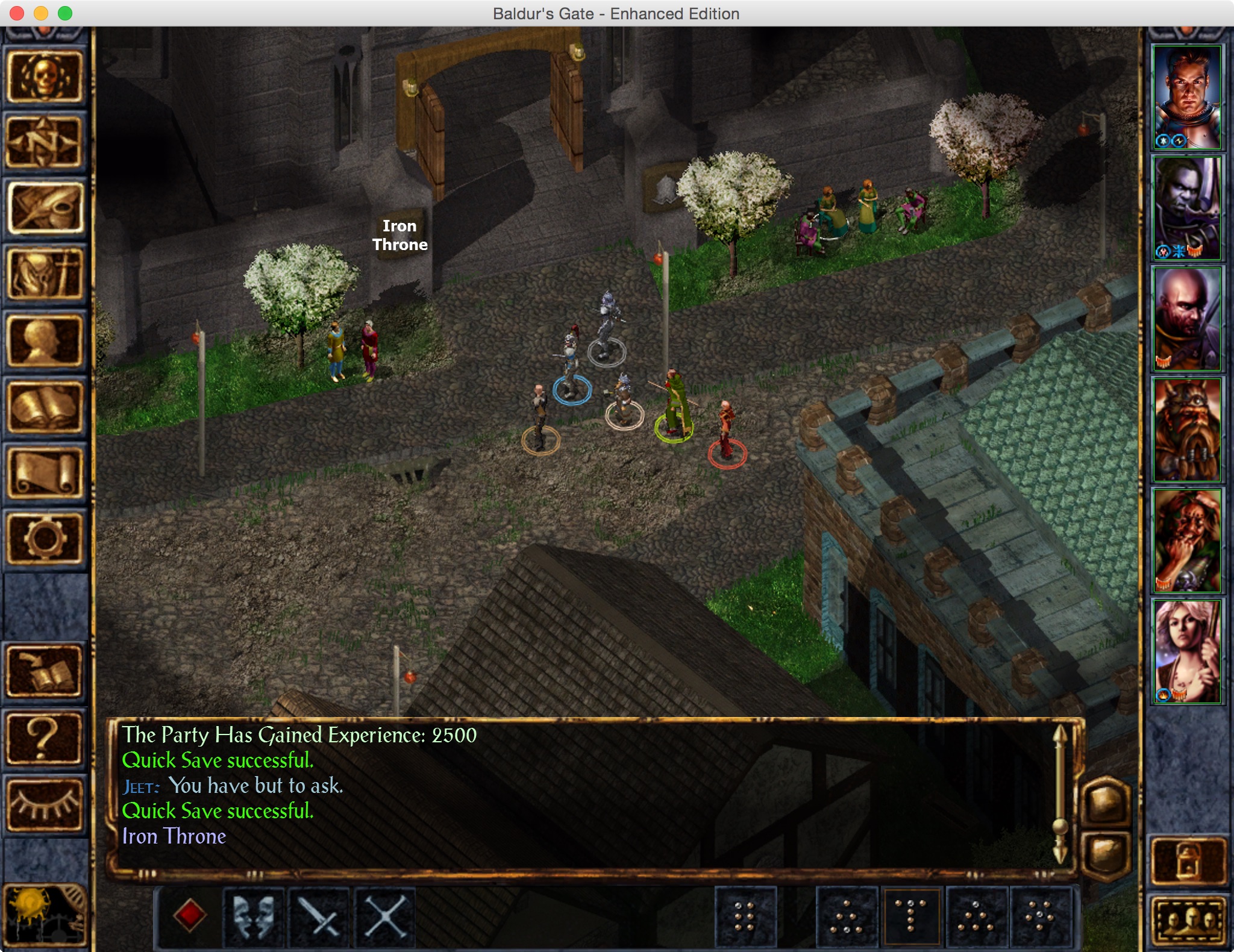This screenshot has height=952, width=1234.
Task: Open the area map with the compass icon
Action: [45, 142]
